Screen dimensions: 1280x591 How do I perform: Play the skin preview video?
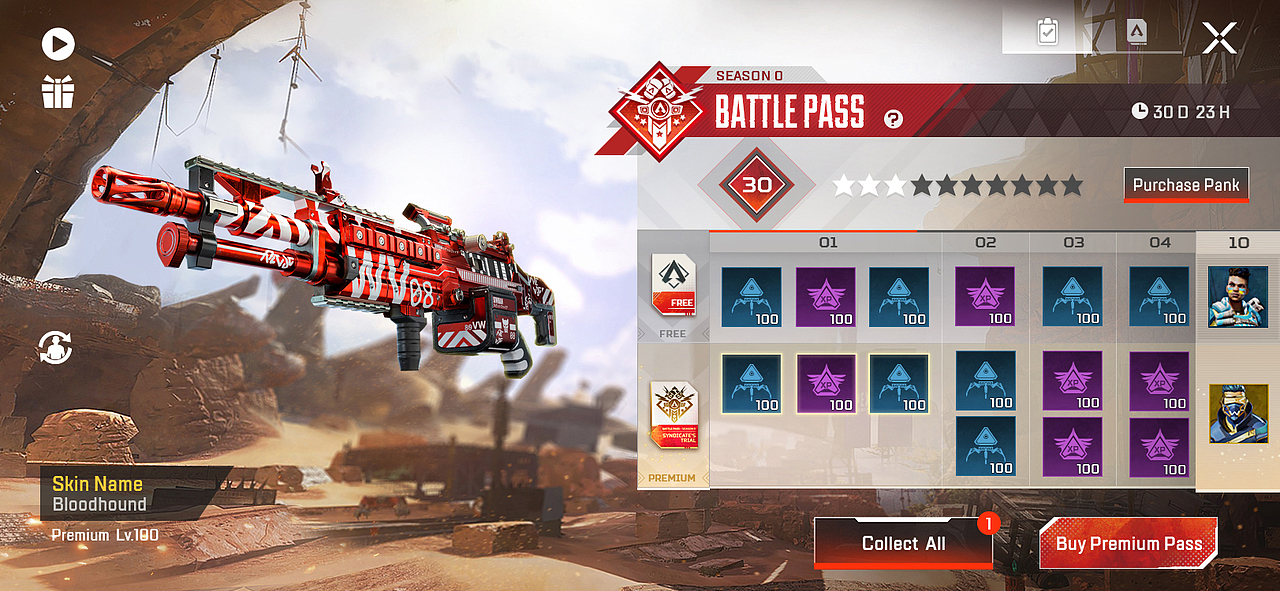click(58, 44)
